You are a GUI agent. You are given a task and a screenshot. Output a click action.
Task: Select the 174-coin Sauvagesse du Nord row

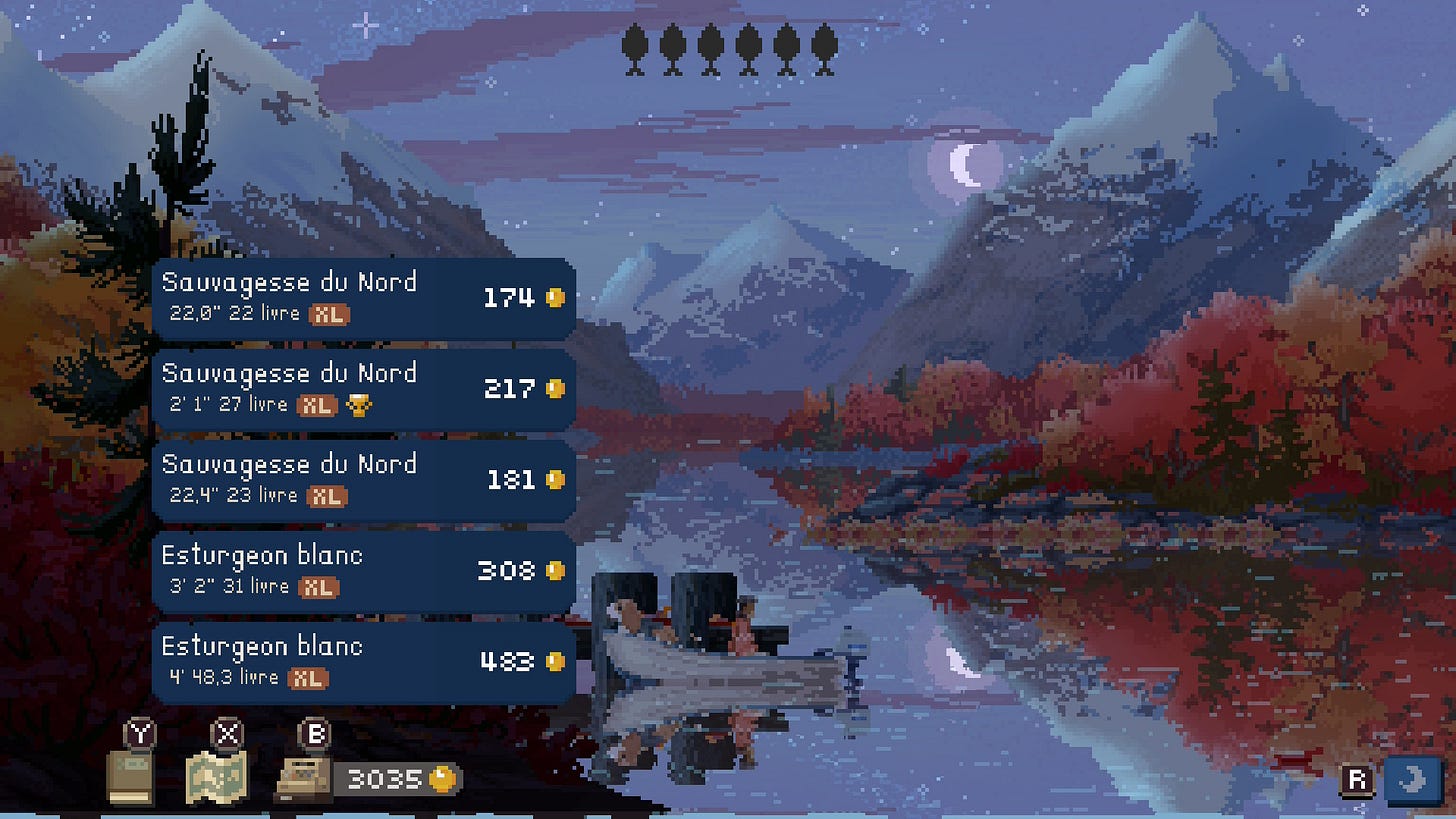[x=363, y=298]
